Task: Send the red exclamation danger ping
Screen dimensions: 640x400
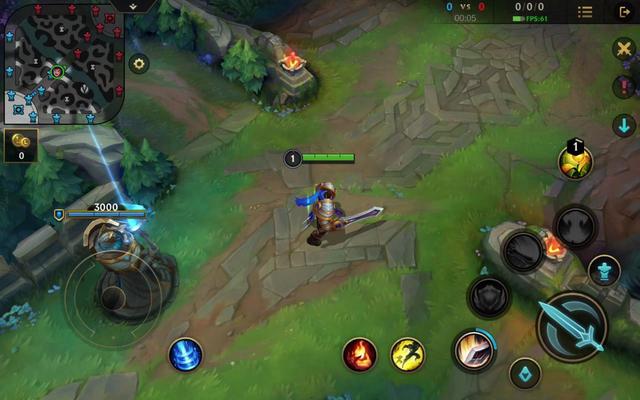Action: pyautogui.click(x=624, y=87)
